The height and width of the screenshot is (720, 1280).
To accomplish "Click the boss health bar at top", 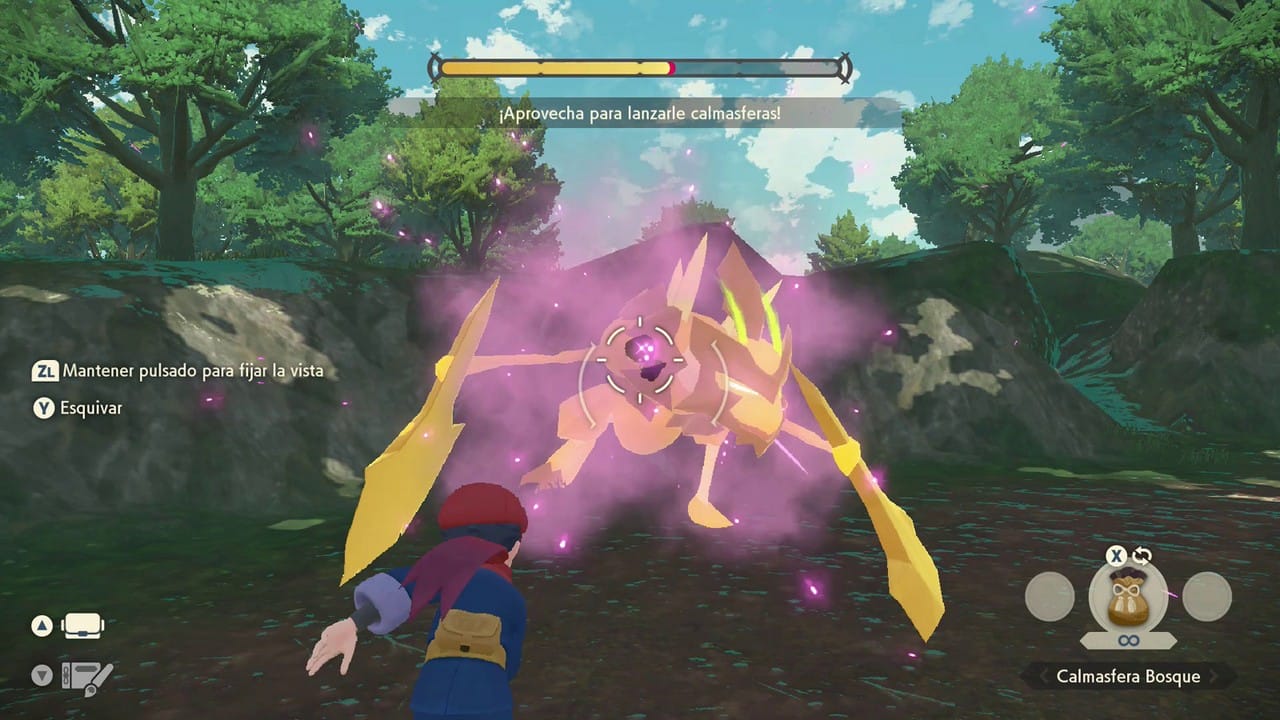I will (x=640, y=67).
